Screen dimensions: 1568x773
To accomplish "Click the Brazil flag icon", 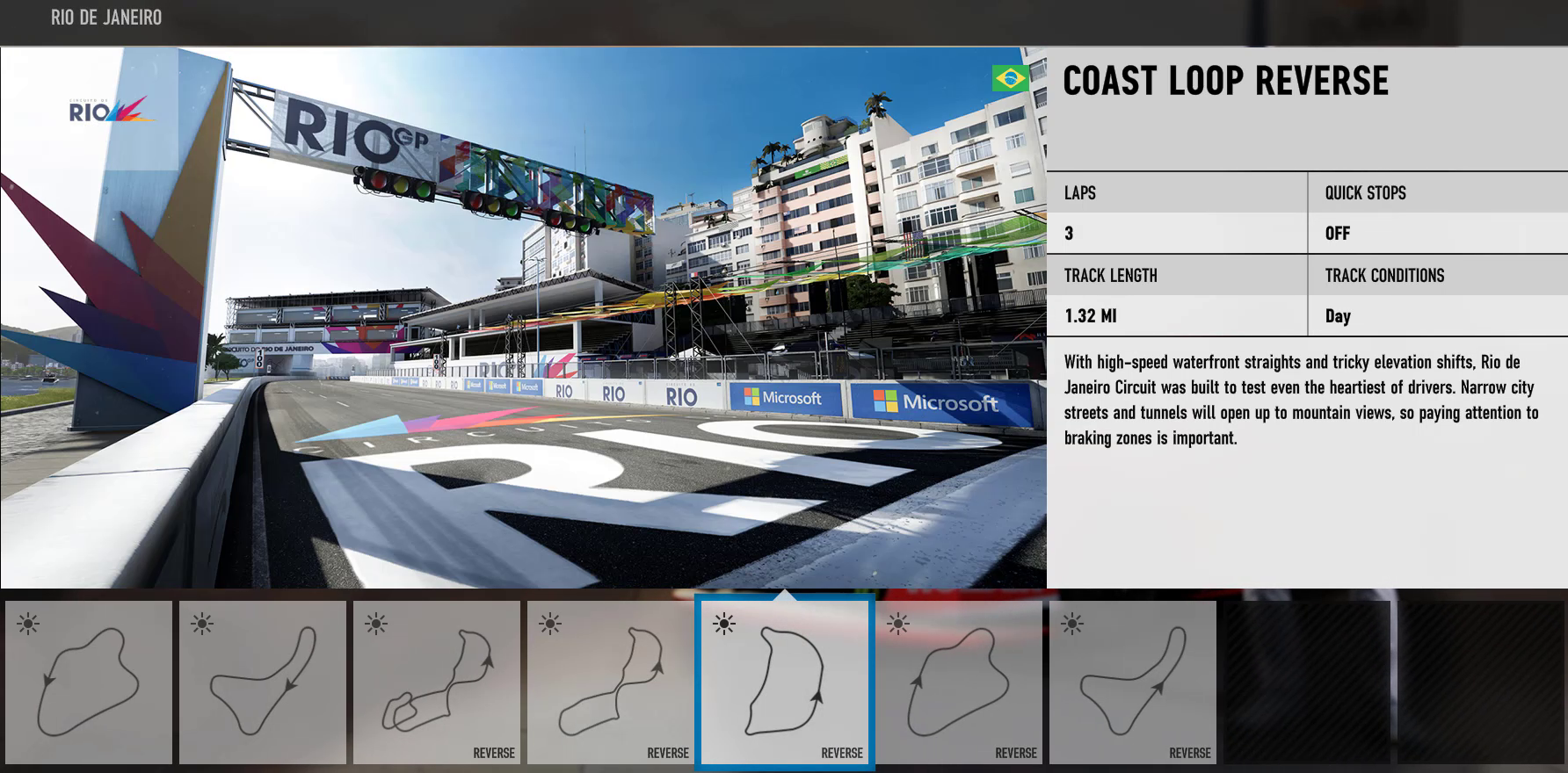I will click(x=1009, y=78).
